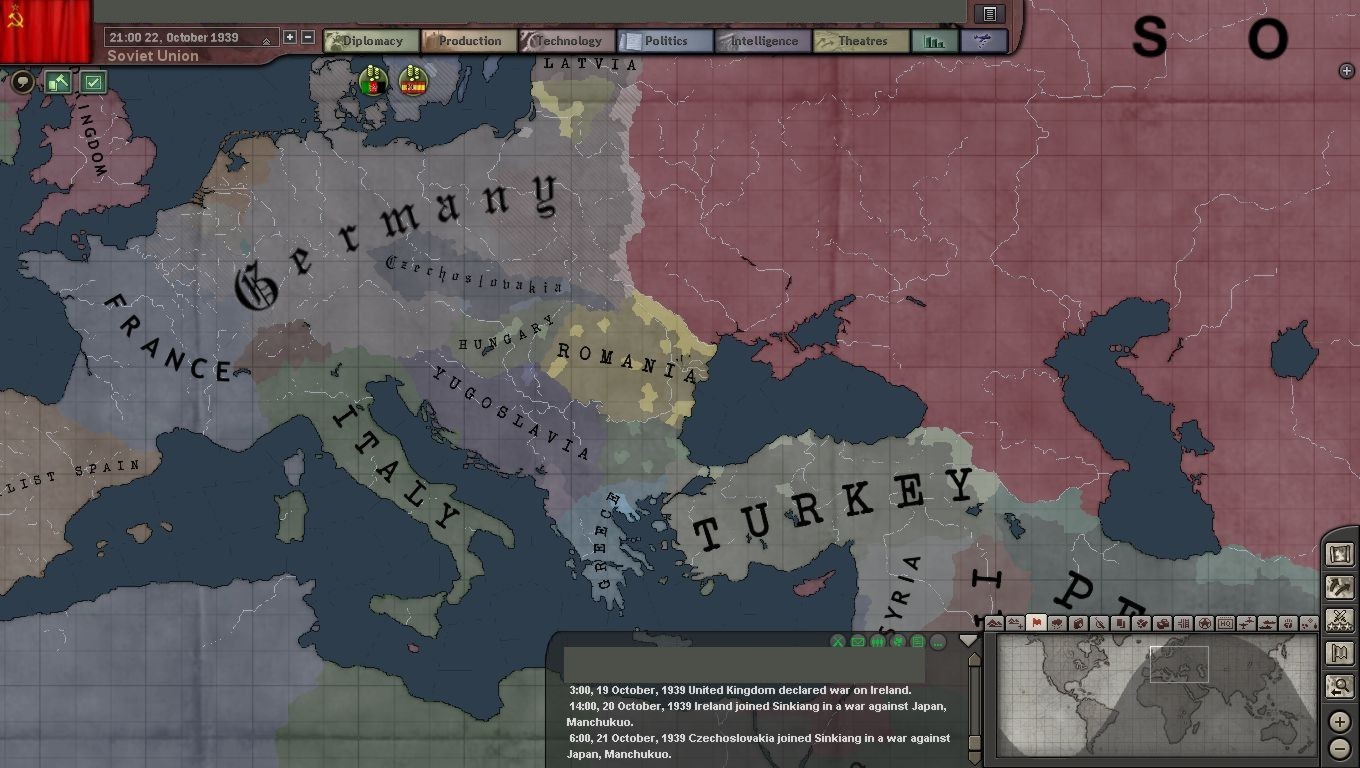Image resolution: width=1360 pixels, height=768 pixels.
Task: Decrease game speed with minus button
Action: (308, 37)
